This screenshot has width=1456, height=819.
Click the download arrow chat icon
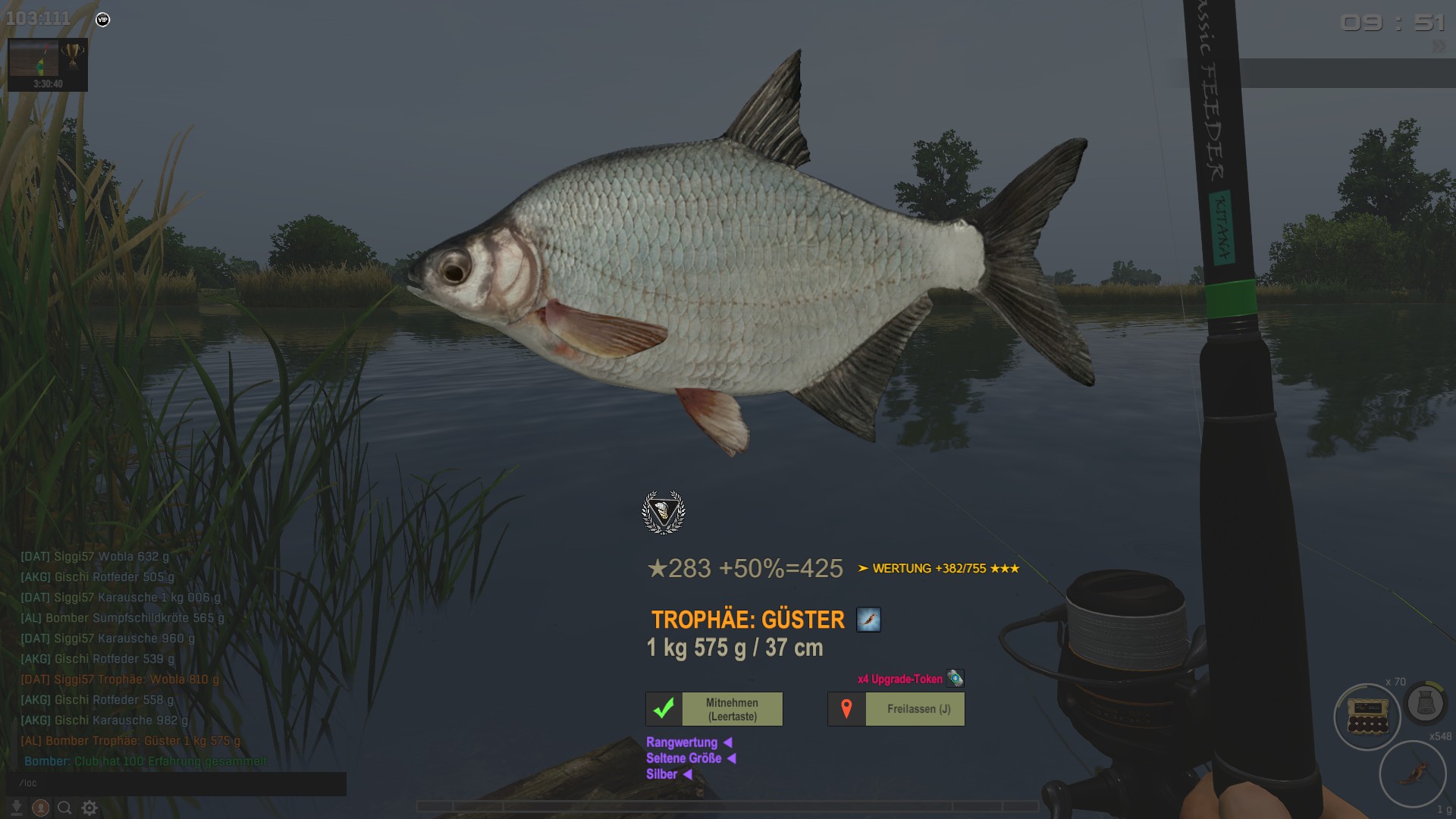click(x=16, y=808)
